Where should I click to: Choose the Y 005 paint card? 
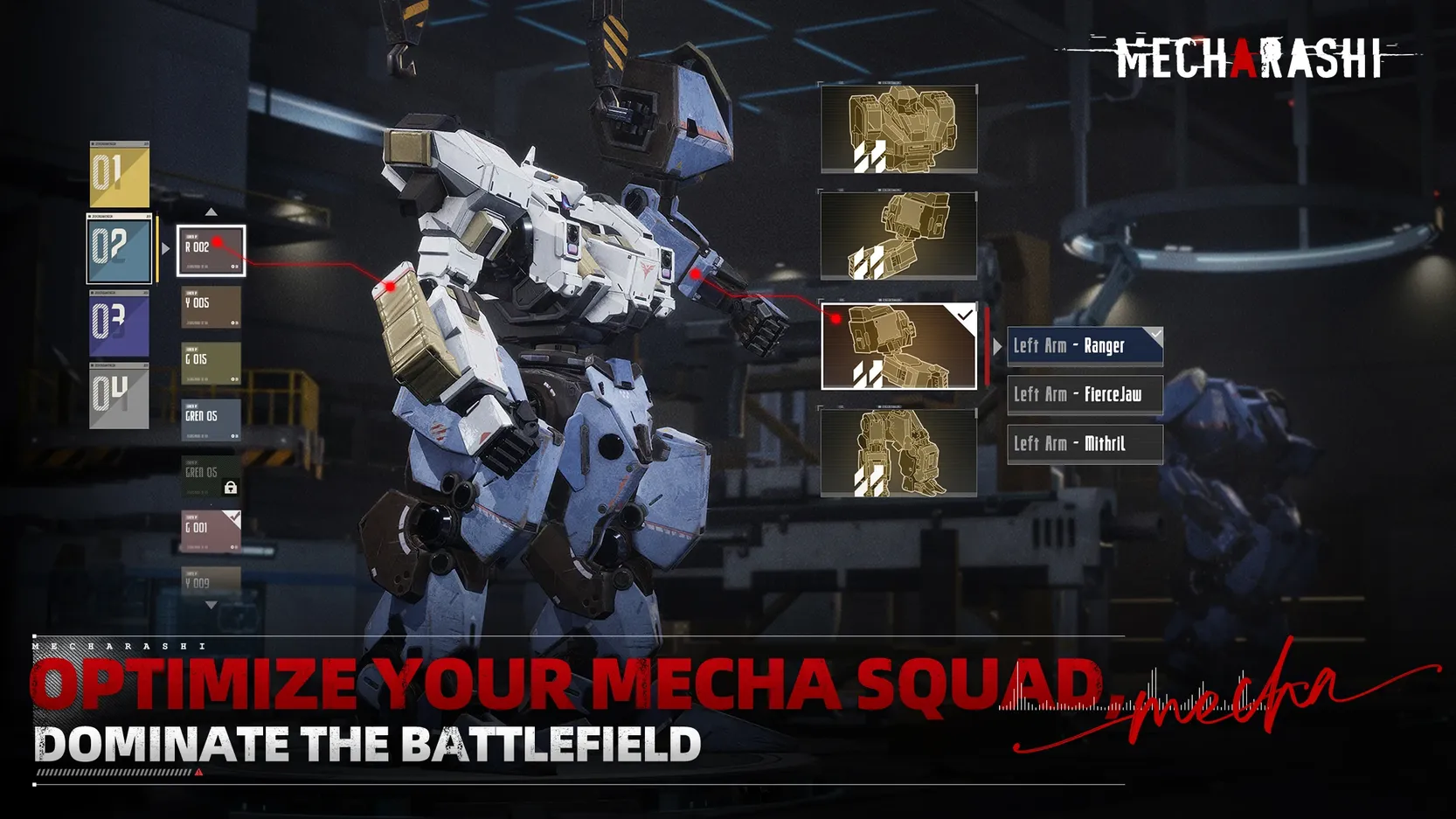[x=211, y=307]
